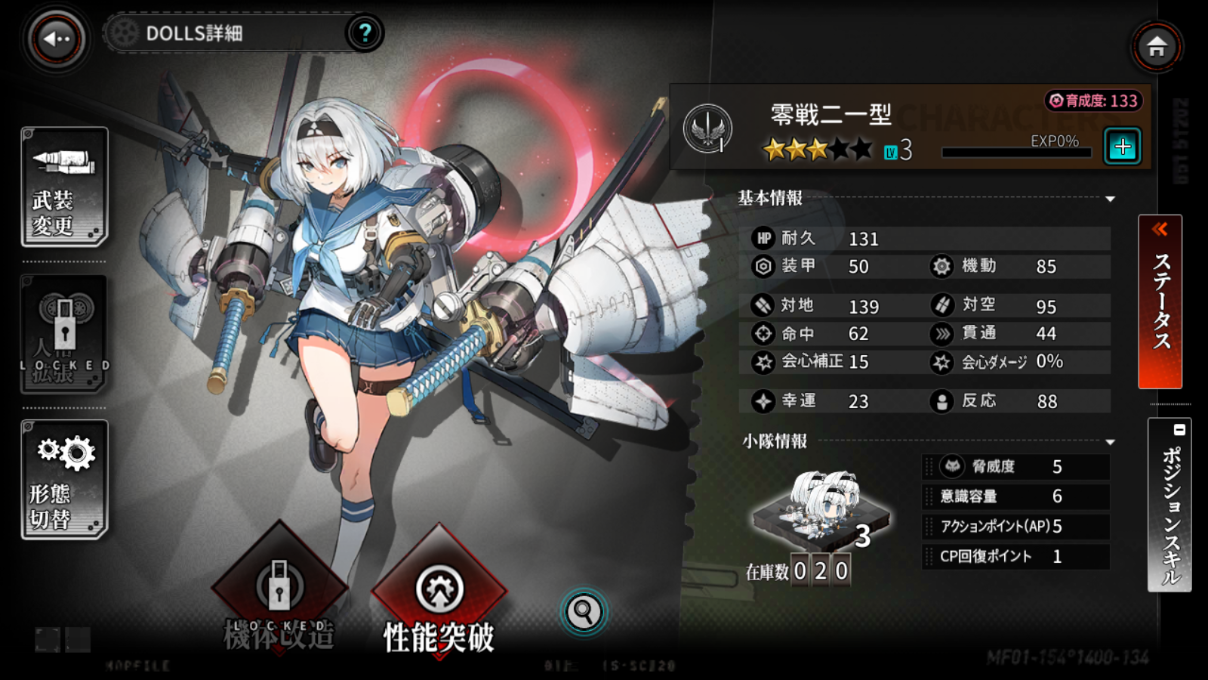Switch to the ポジションスキル tab
This screenshot has height=680, width=1208.
pyautogui.click(x=1169, y=505)
